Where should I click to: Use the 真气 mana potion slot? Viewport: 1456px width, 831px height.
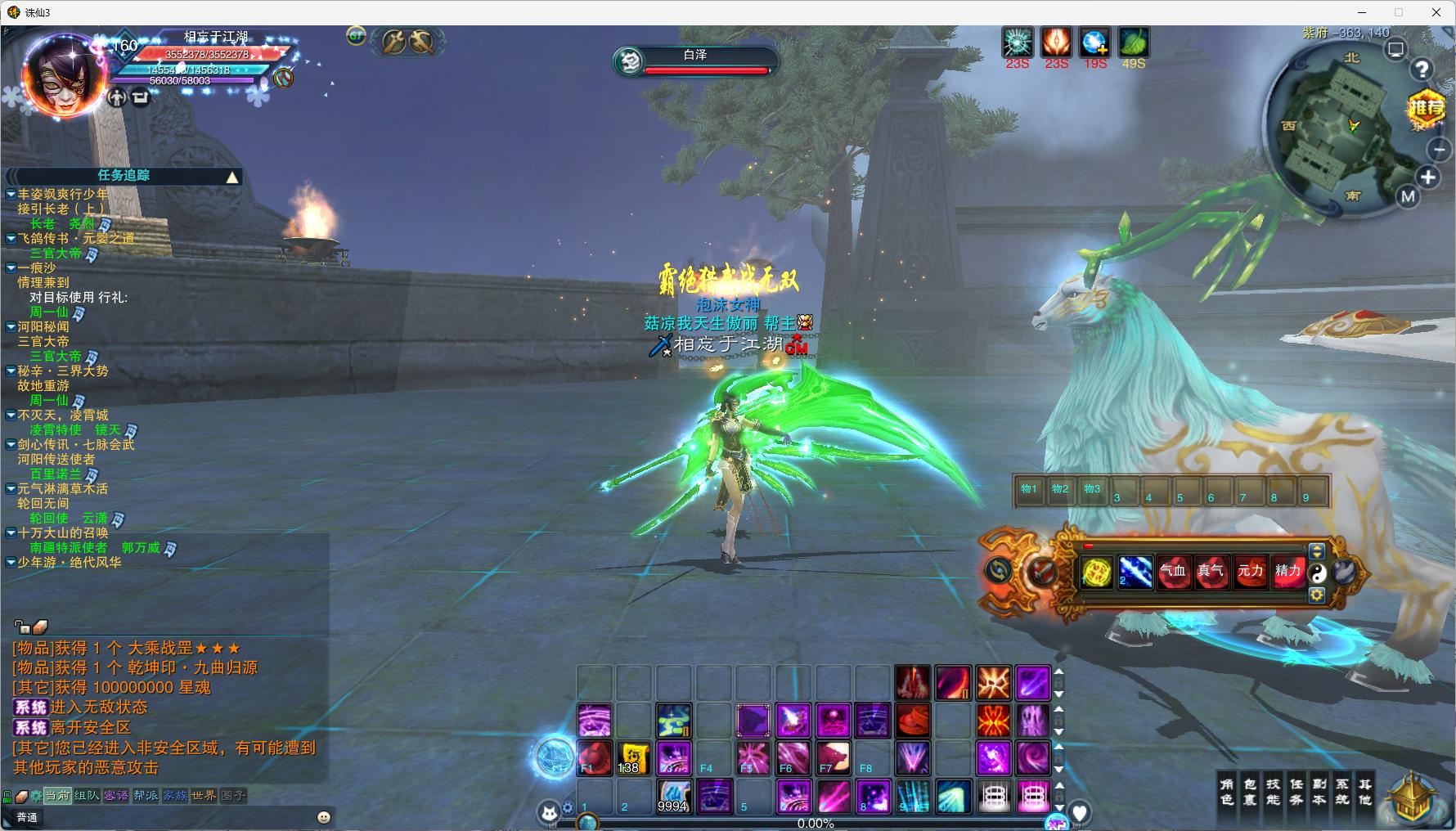1211,572
